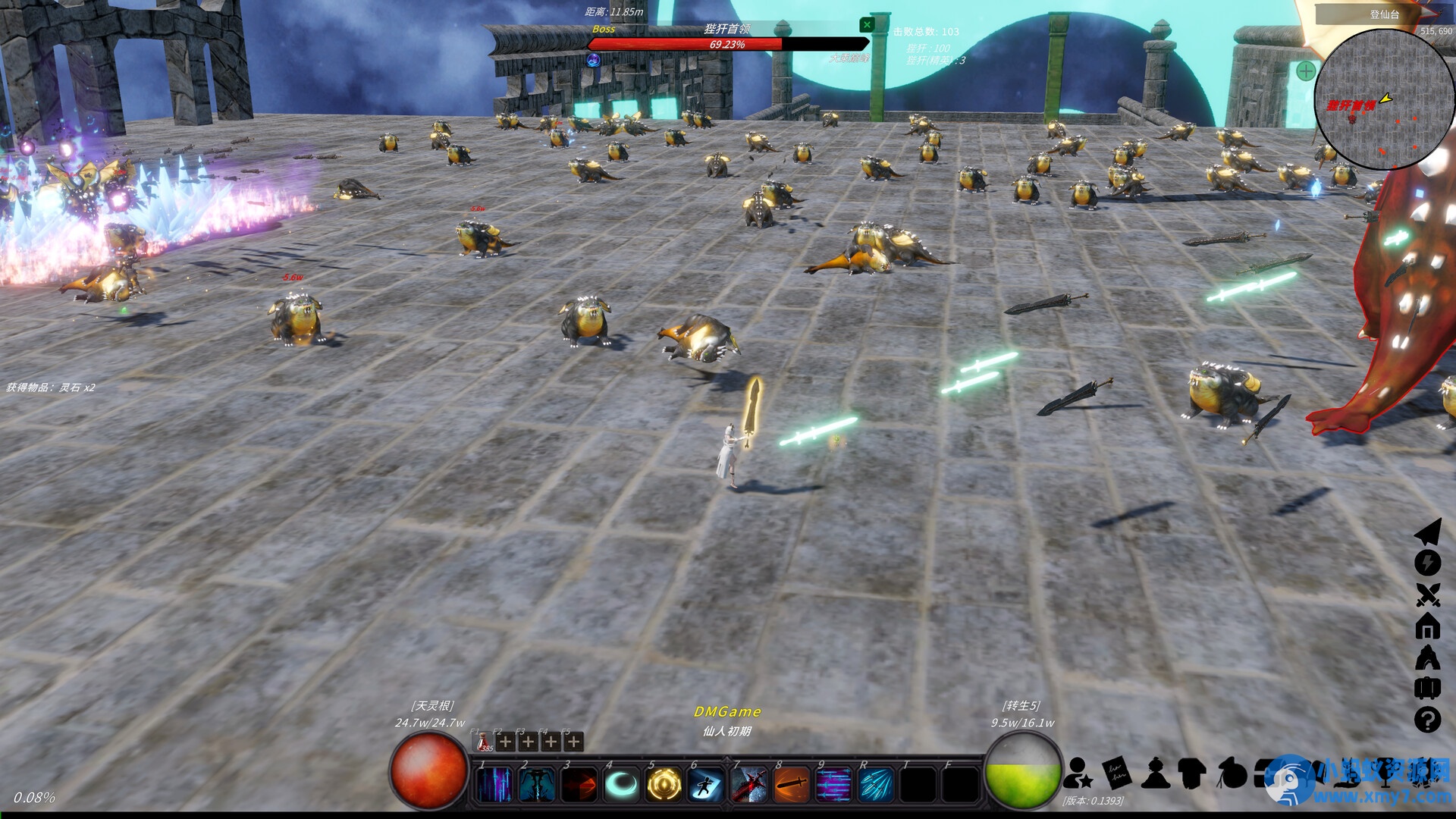
Task: Cast the crescent moon skill in slot 4
Action: pos(620,784)
